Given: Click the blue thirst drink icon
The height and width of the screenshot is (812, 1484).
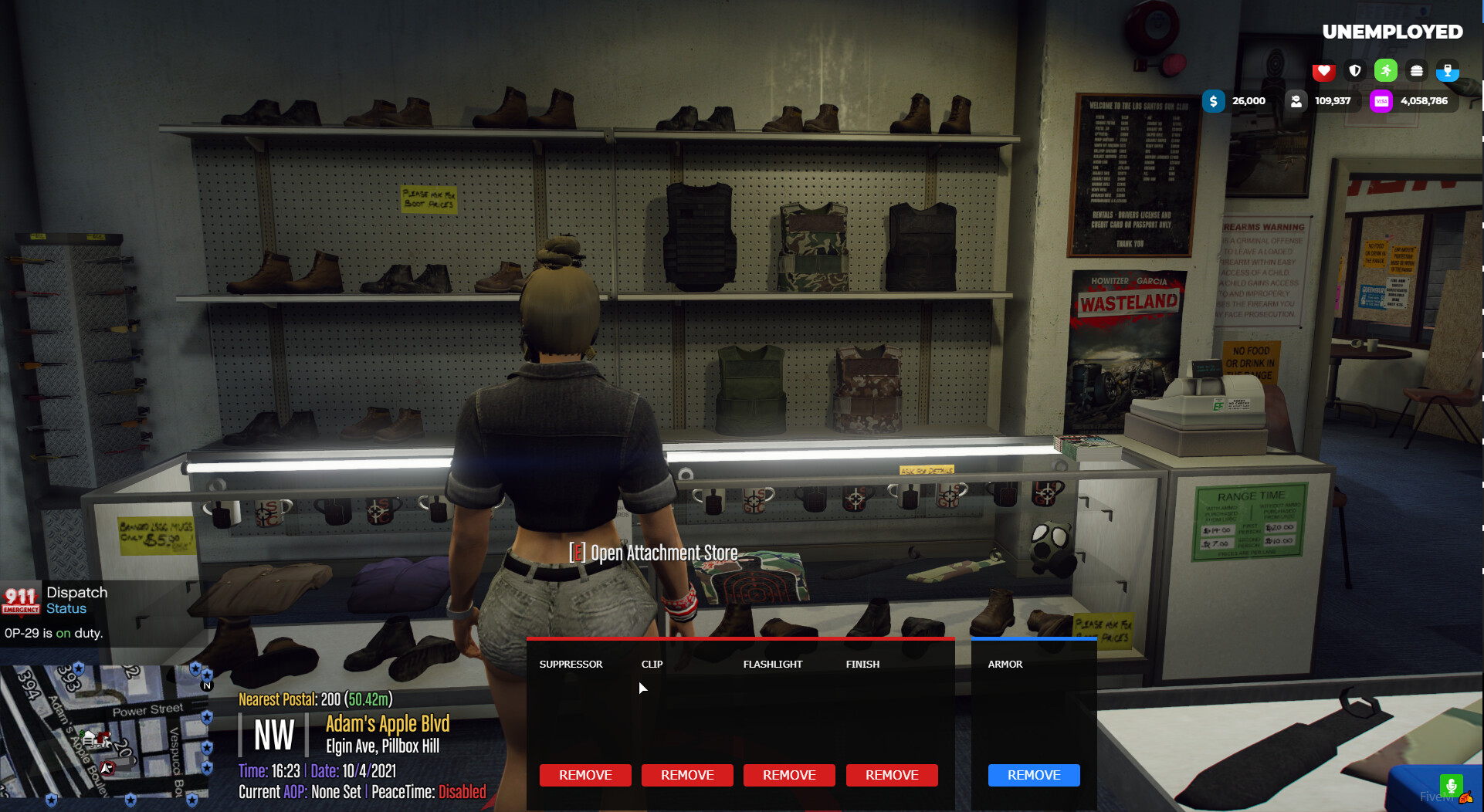Looking at the screenshot, I should (1448, 70).
